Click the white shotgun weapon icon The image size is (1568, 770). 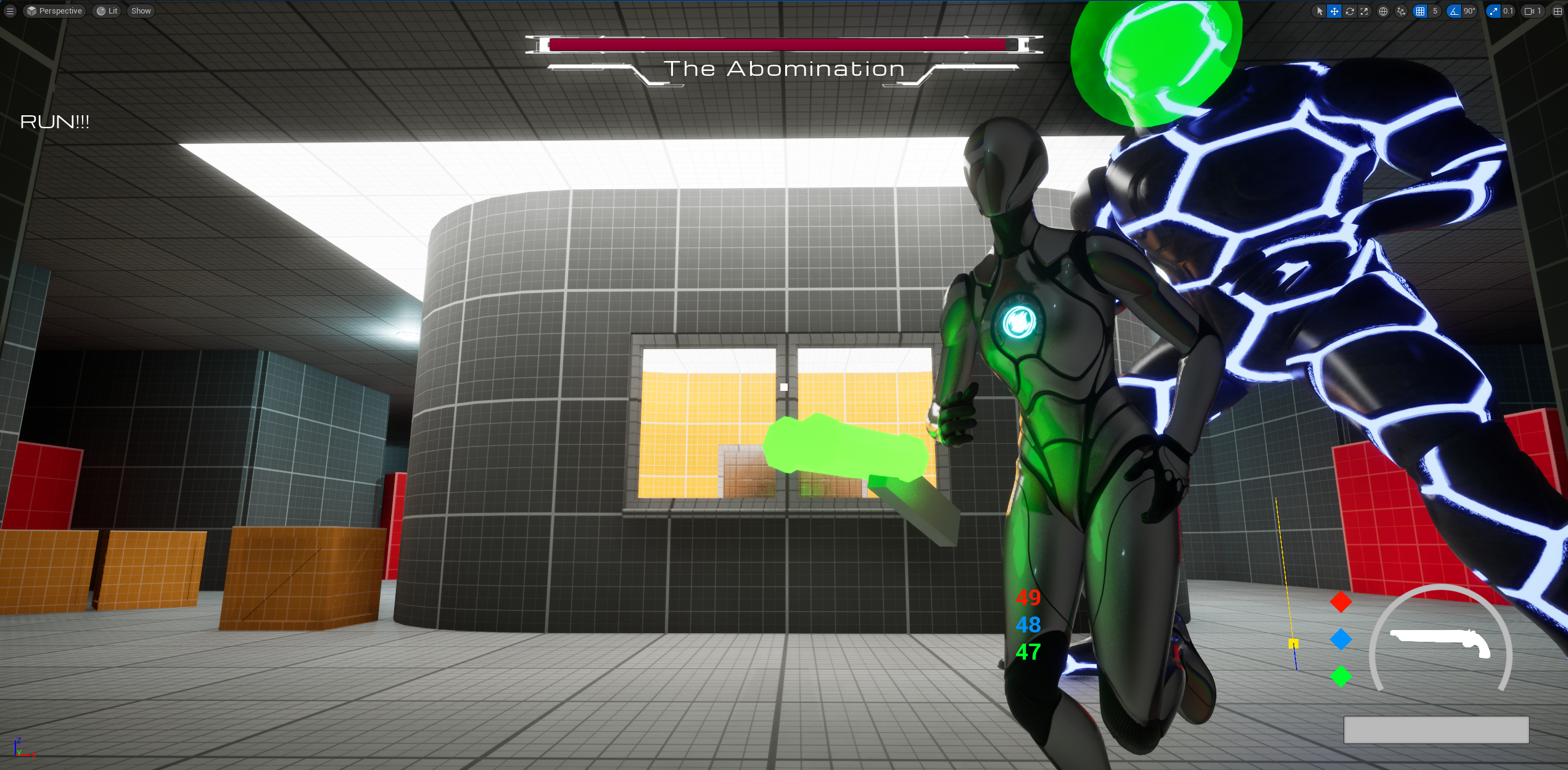click(1441, 642)
